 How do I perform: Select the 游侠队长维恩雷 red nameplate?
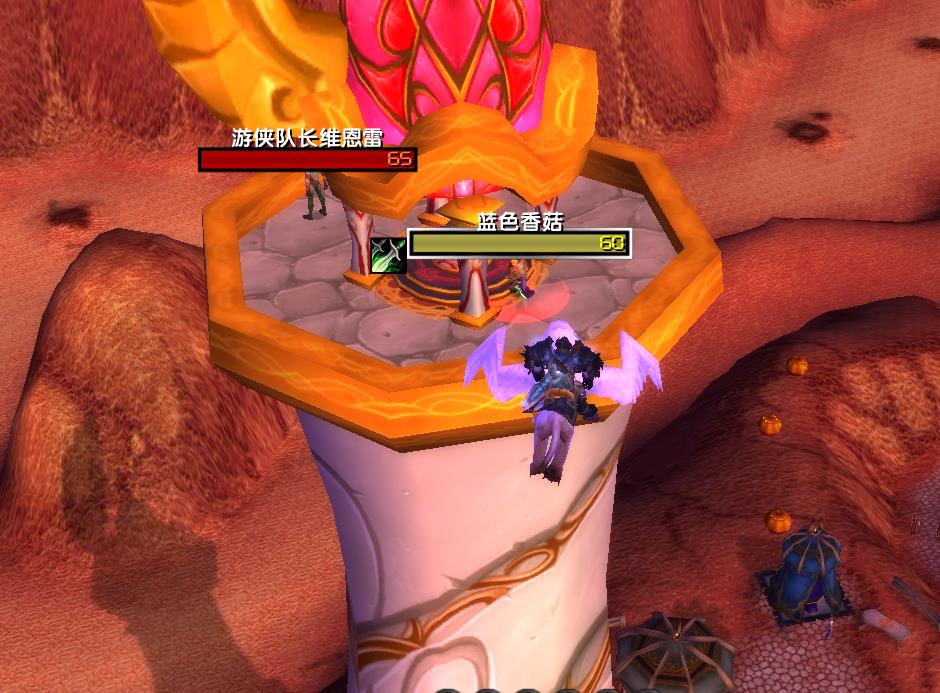tap(307, 160)
